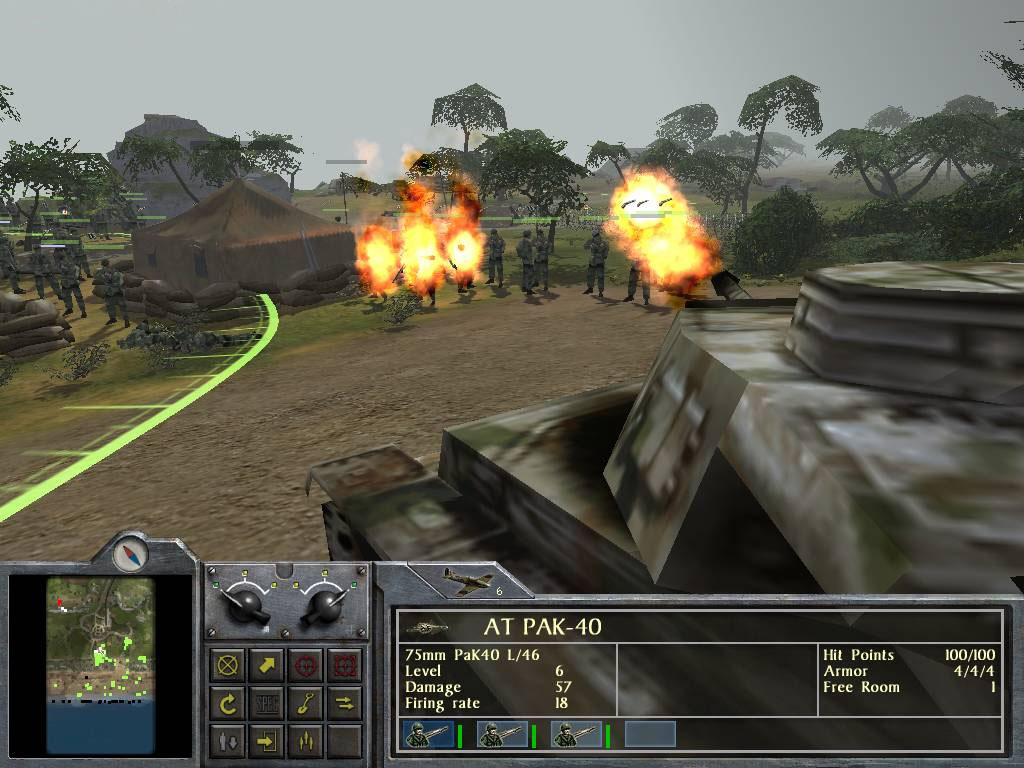Activate the red square-reticle target command
Image resolution: width=1024 pixels, height=768 pixels.
point(343,665)
